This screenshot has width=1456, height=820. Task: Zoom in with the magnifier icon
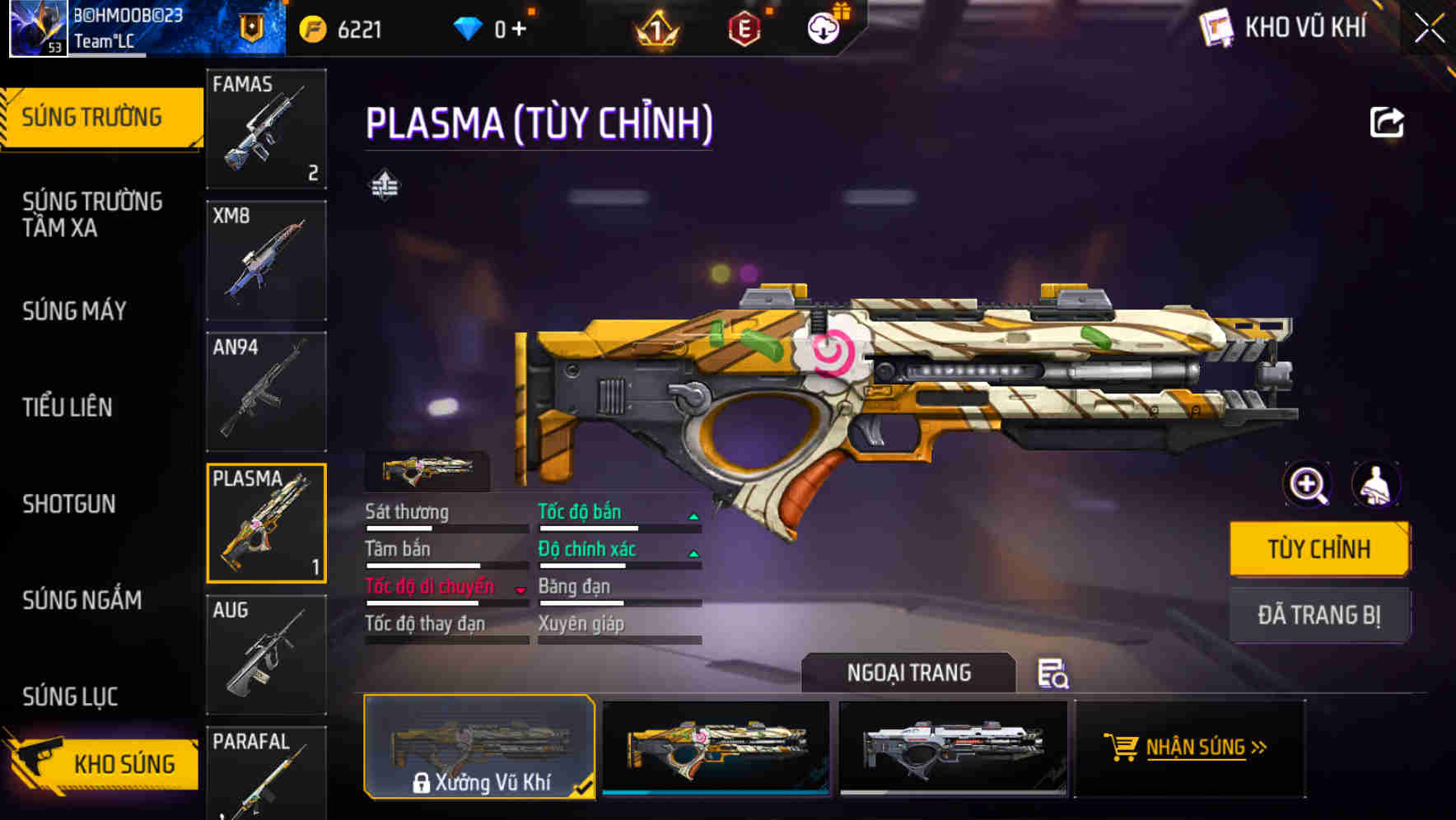click(1308, 485)
